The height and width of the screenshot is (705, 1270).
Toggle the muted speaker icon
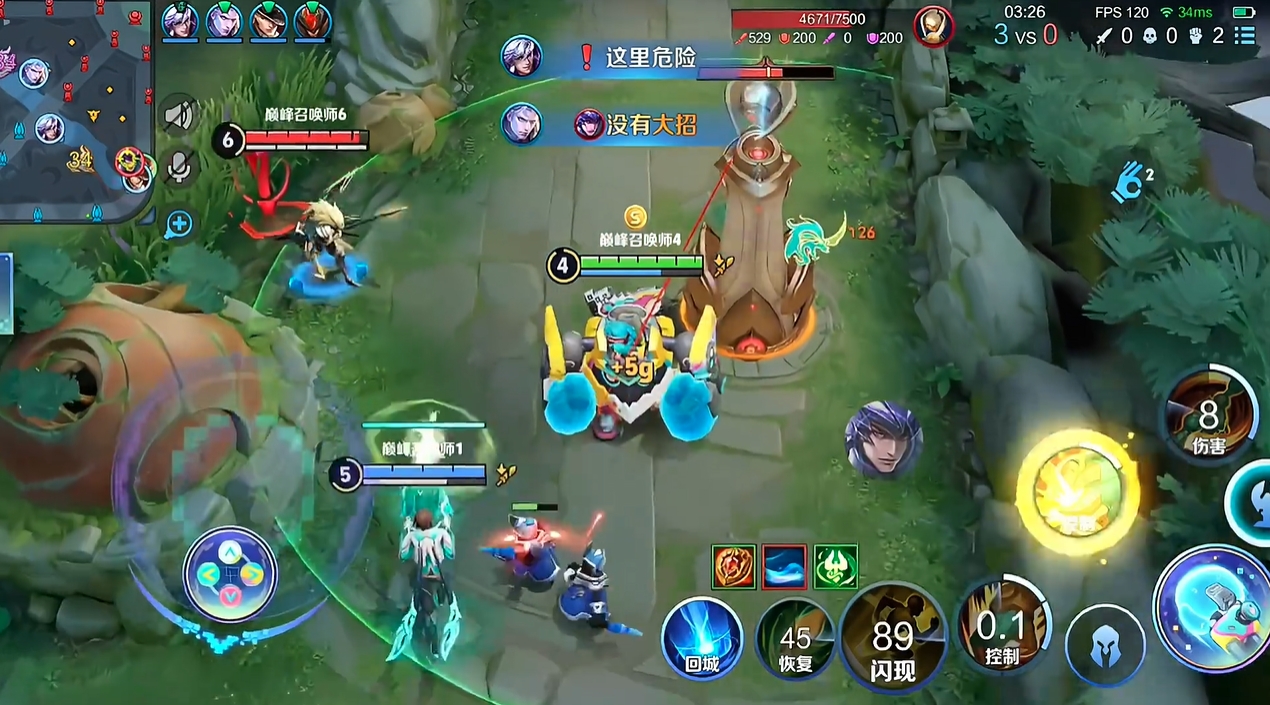pos(179,116)
